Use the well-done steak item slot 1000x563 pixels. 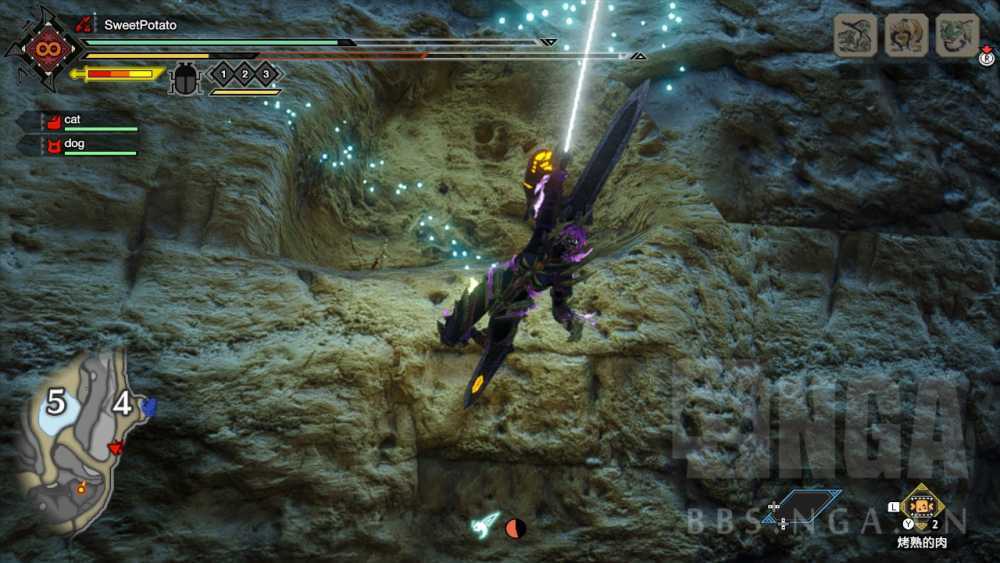click(921, 506)
